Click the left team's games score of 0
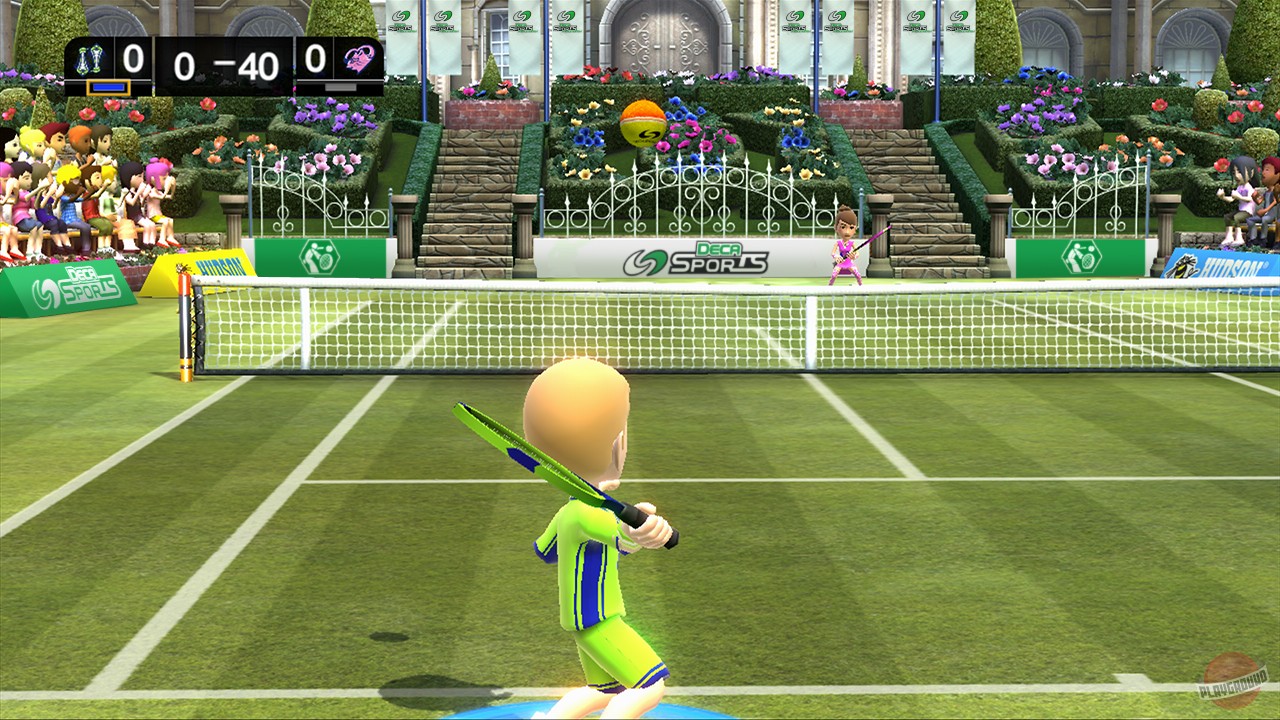1280x720 pixels. [x=133, y=58]
